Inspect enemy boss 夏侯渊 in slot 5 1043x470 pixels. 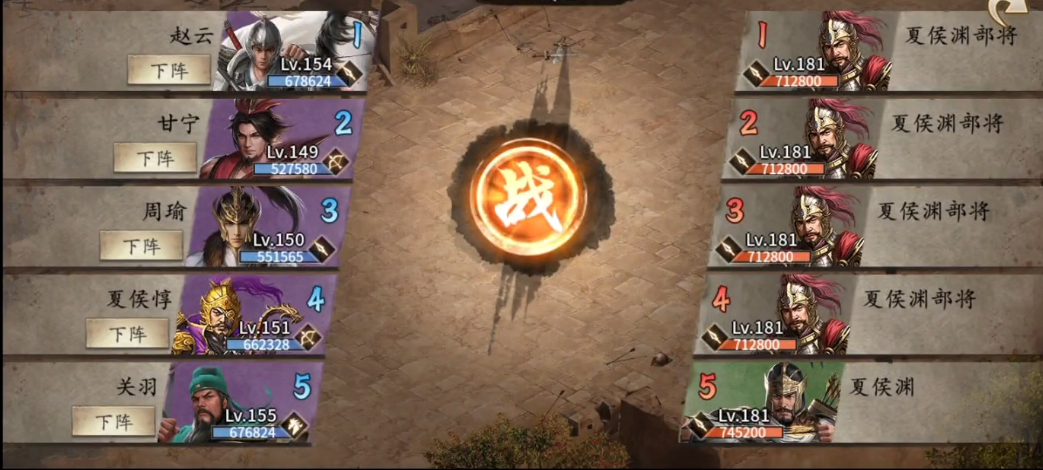point(780,402)
